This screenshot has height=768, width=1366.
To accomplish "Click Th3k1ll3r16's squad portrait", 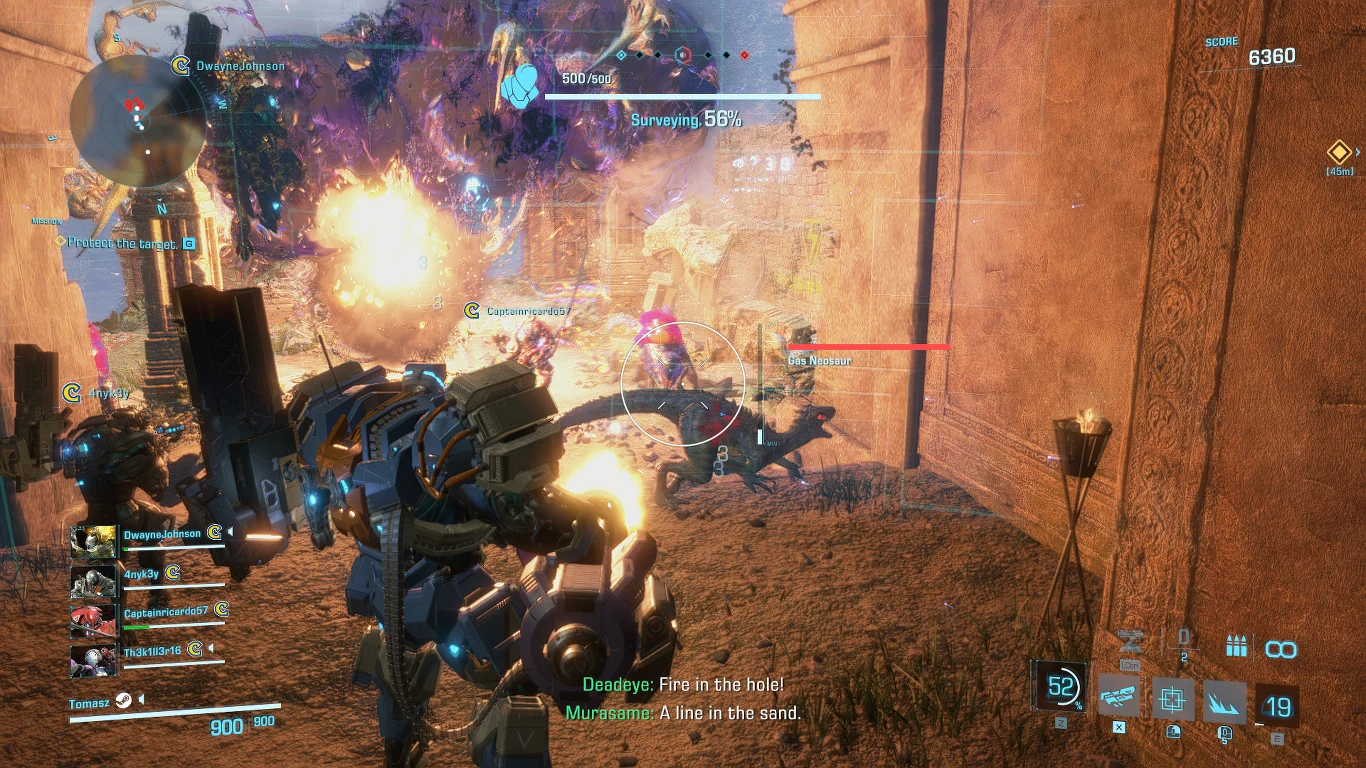I will [x=93, y=660].
